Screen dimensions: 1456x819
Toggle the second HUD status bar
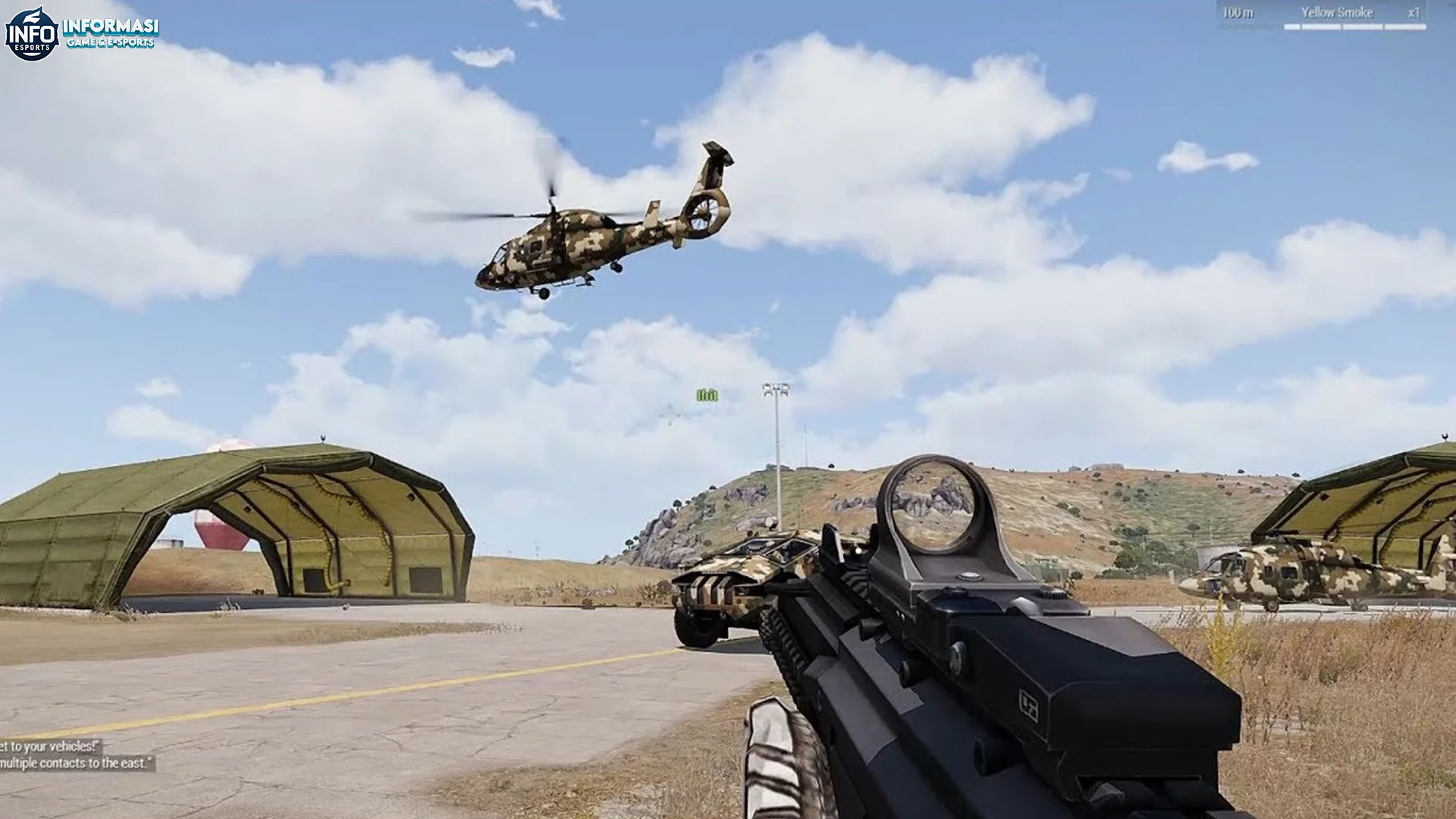click(1319, 27)
